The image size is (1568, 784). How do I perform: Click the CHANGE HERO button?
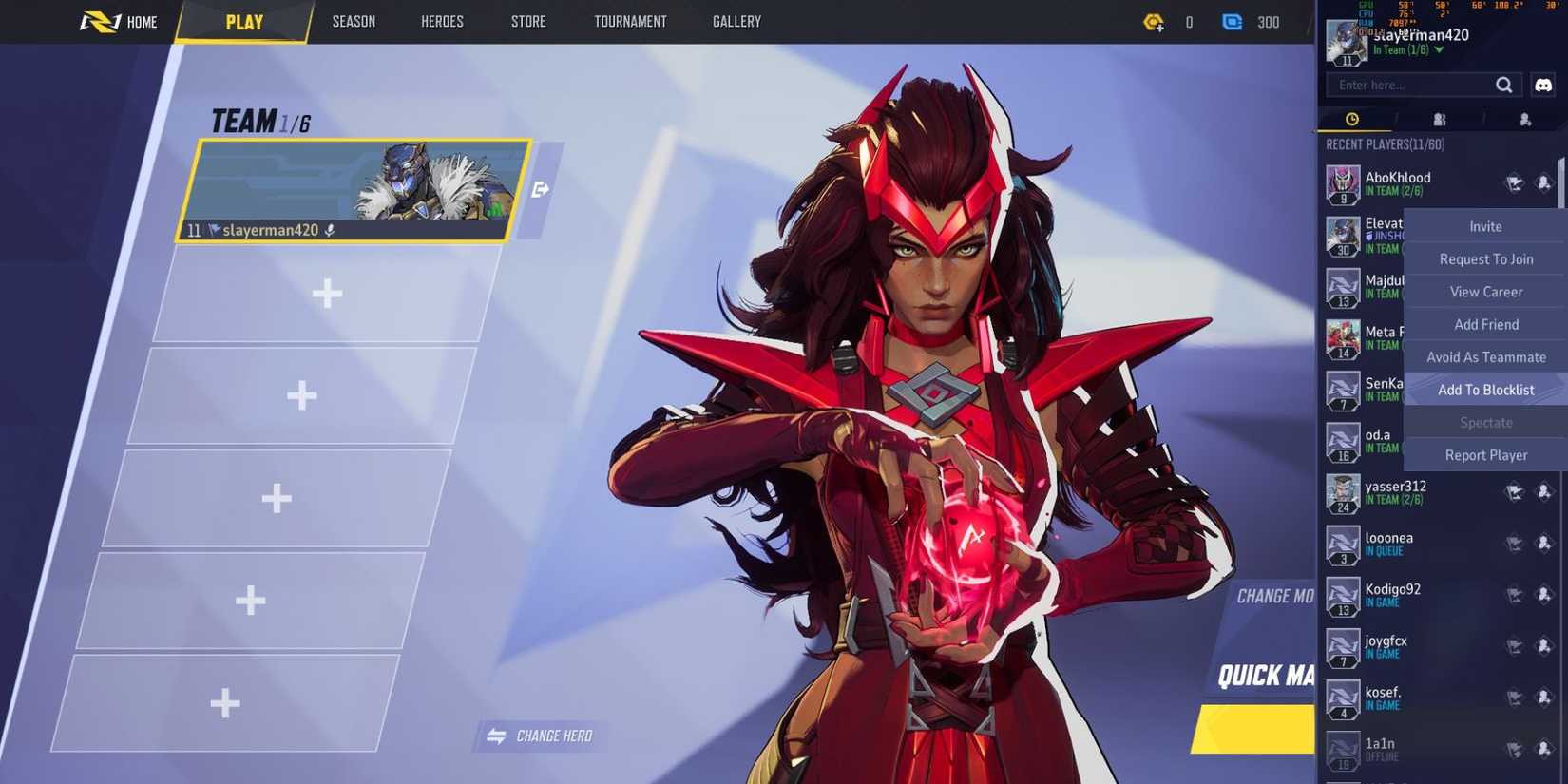tap(538, 736)
